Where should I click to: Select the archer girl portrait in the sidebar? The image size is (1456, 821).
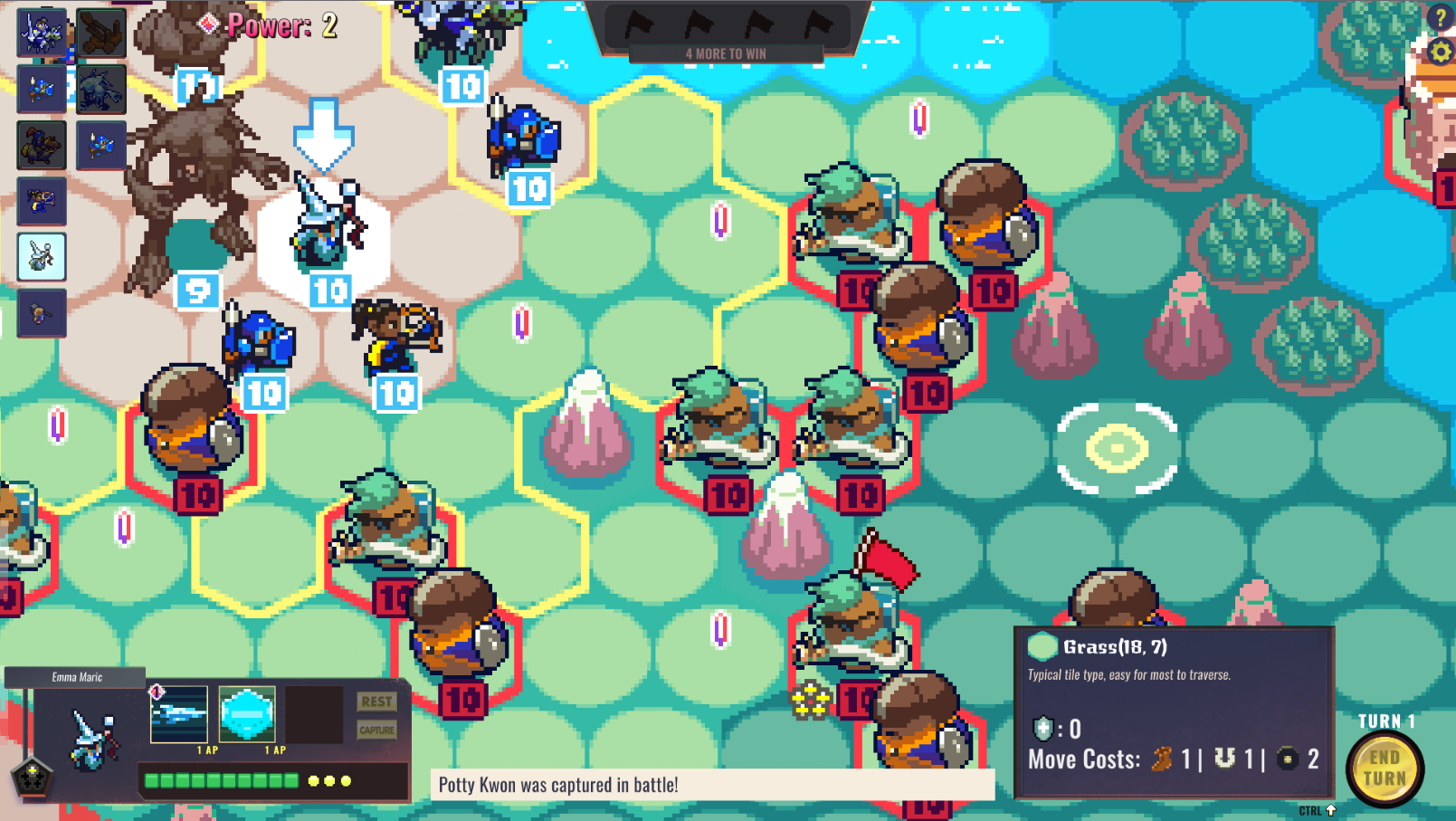(42, 201)
